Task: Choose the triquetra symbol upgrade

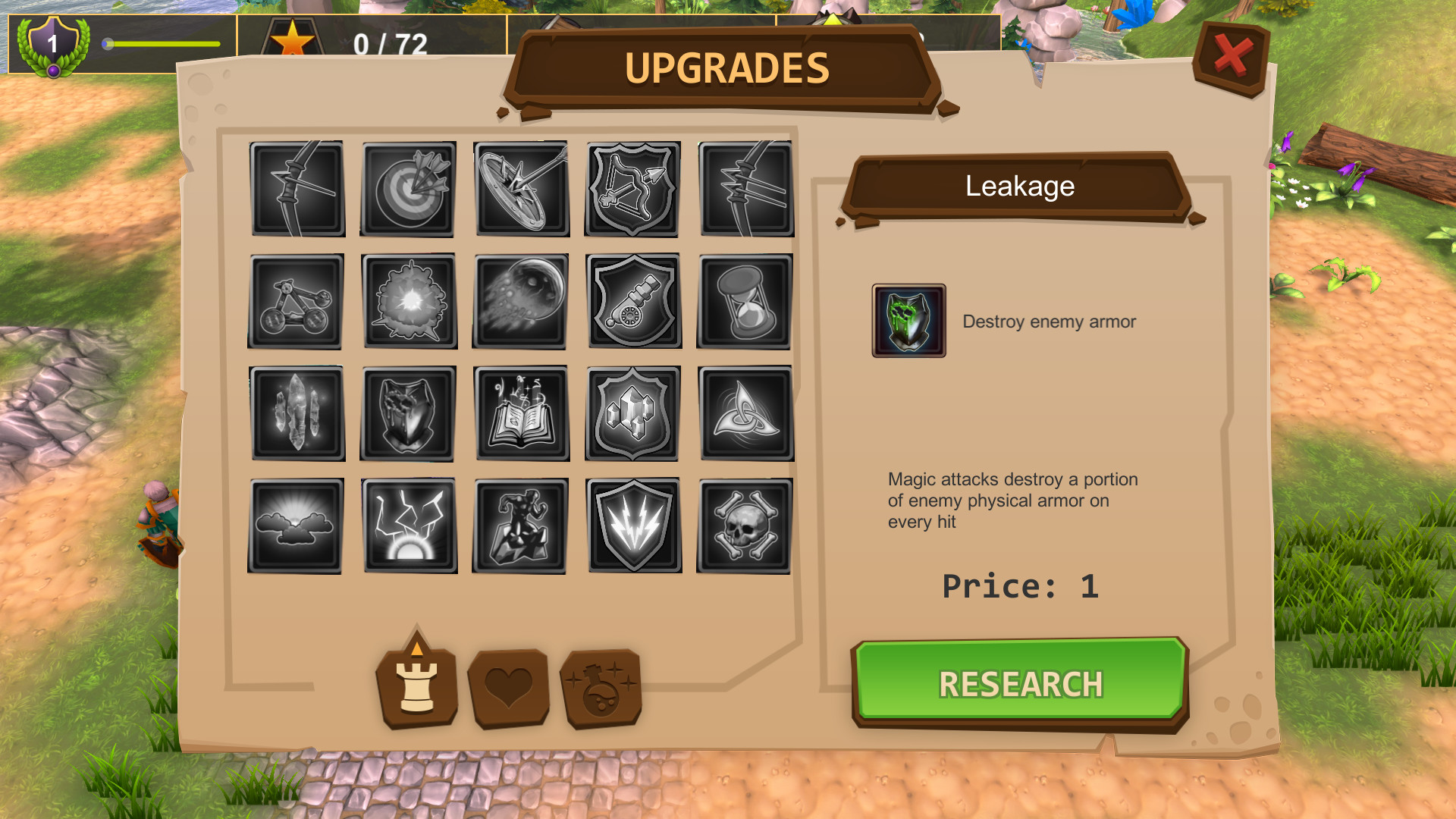Action: [745, 413]
